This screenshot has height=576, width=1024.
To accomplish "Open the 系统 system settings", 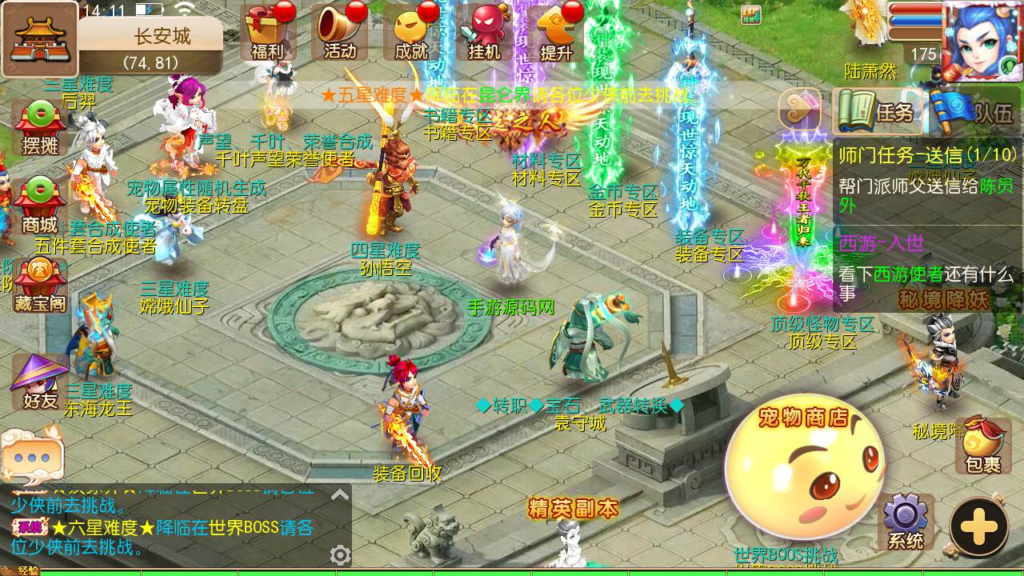I will (x=906, y=522).
